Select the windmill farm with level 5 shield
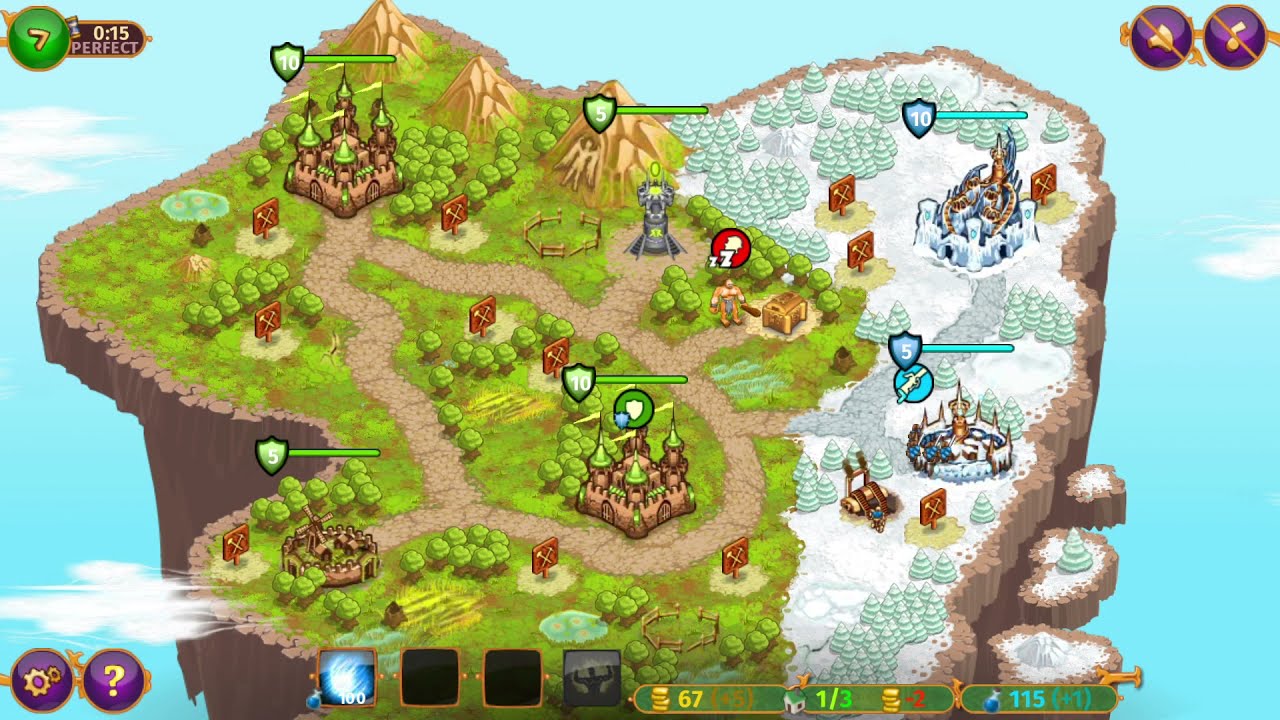This screenshot has width=1280, height=720. click(x=325, y=545)
